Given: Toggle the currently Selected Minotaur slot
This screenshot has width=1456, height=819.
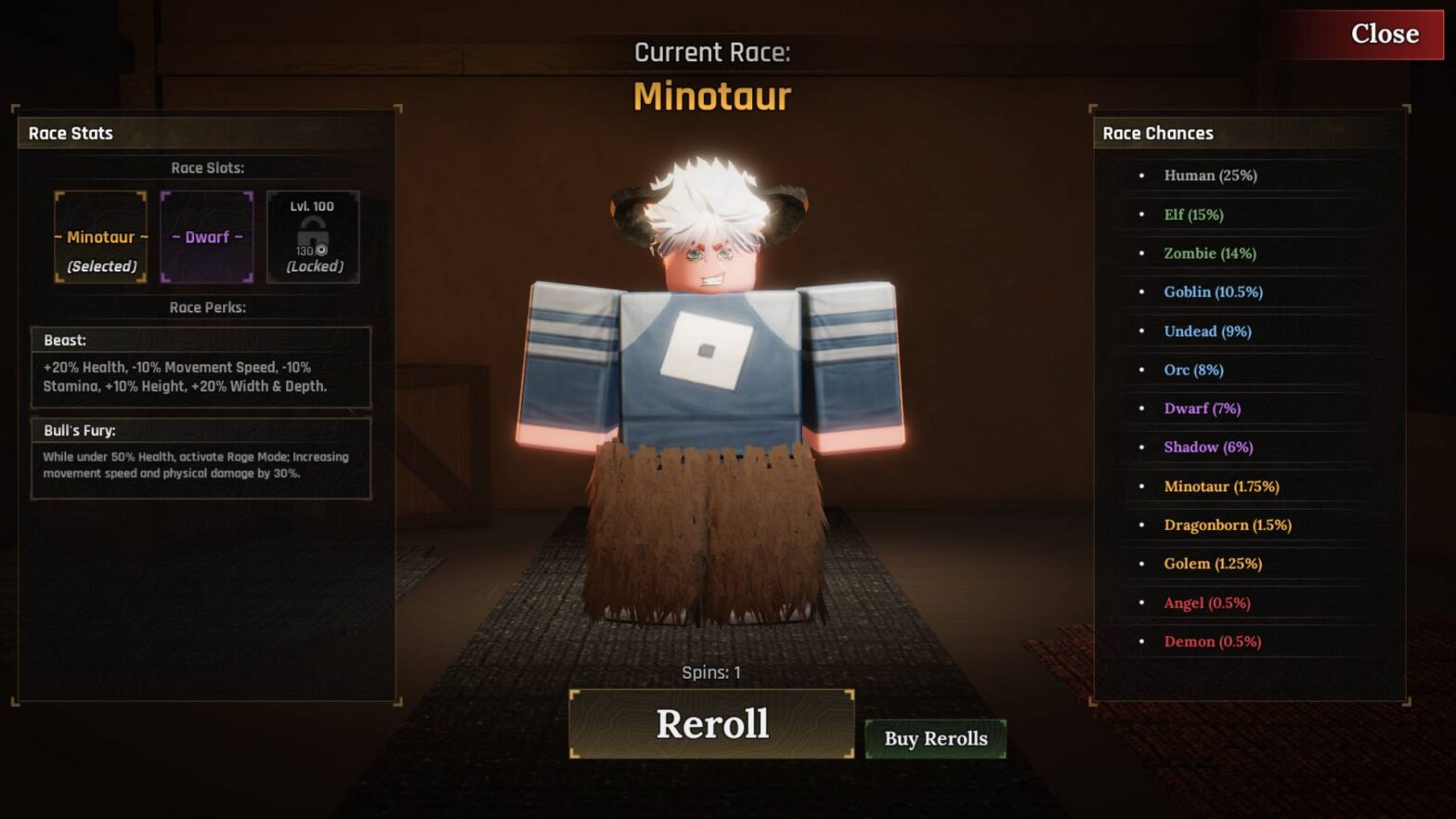Looking at the screenshot, I should coord(99,238).
